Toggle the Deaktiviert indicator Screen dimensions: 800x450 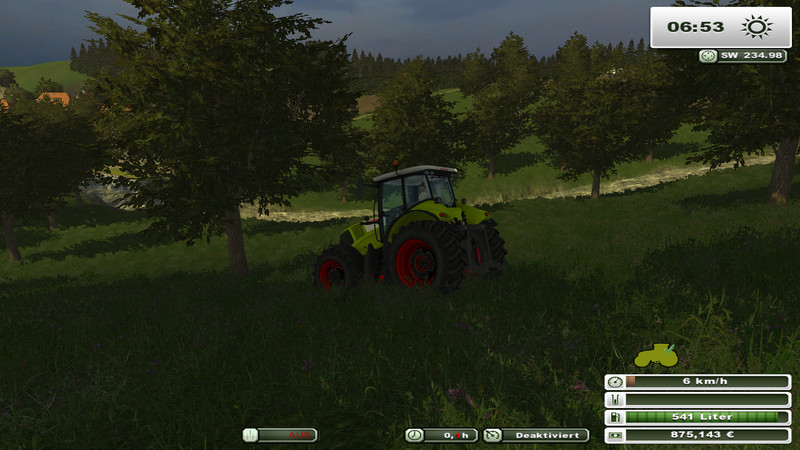coord(536,435)
